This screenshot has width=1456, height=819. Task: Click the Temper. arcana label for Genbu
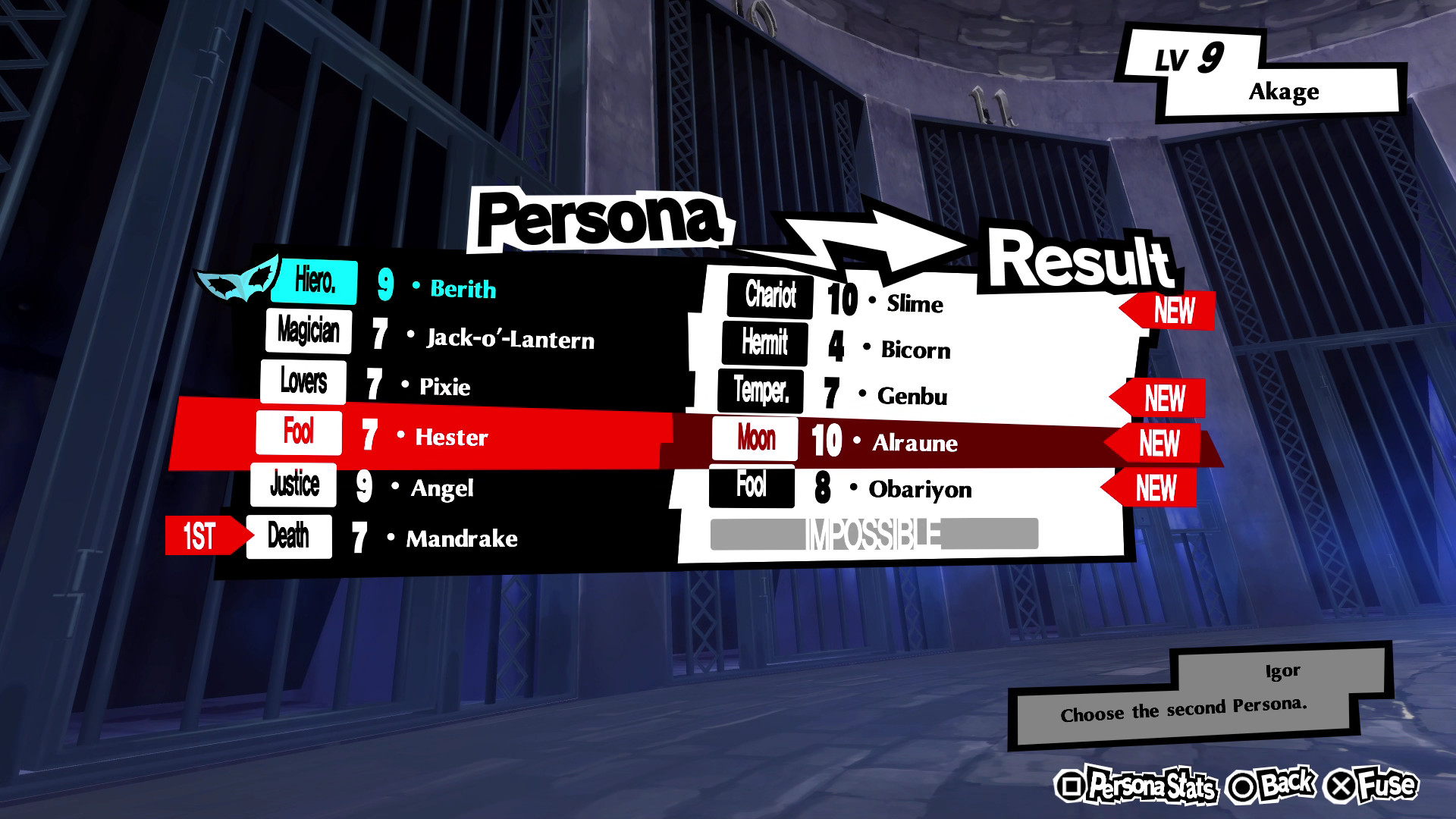click(761, 392)
